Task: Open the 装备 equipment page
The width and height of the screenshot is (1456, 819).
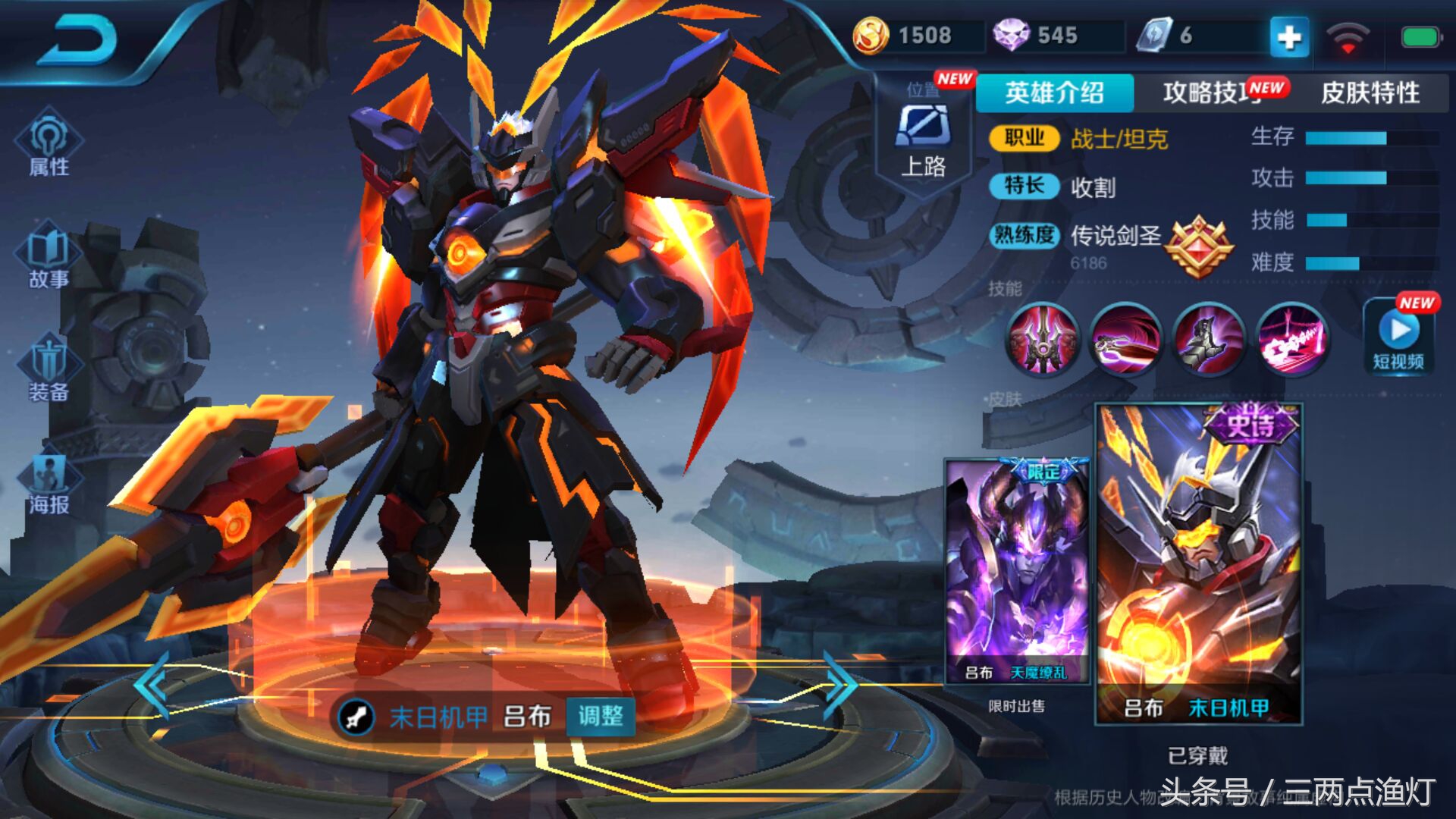Action: pyautogui.click(x=49, y=372)
